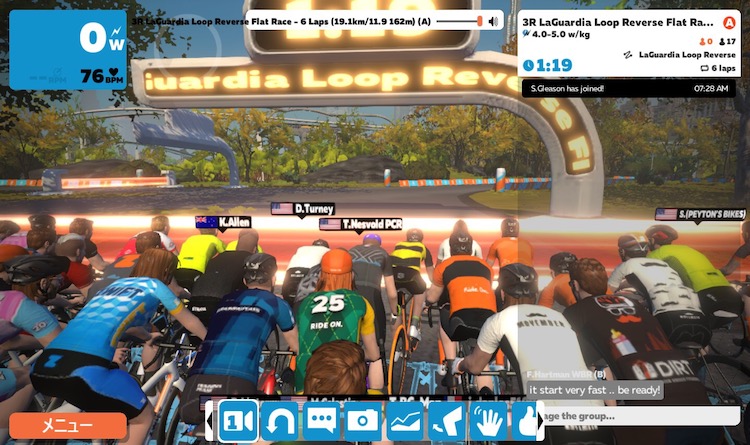Open the orange メニュー menu button

tap(68, 426)
